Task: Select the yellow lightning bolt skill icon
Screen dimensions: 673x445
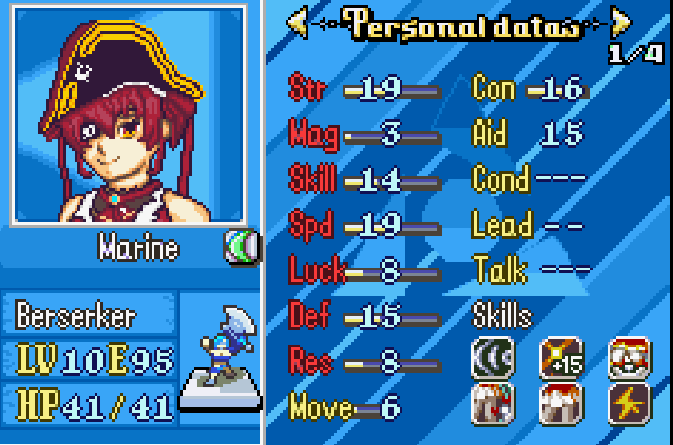Action: click(629, 402)
